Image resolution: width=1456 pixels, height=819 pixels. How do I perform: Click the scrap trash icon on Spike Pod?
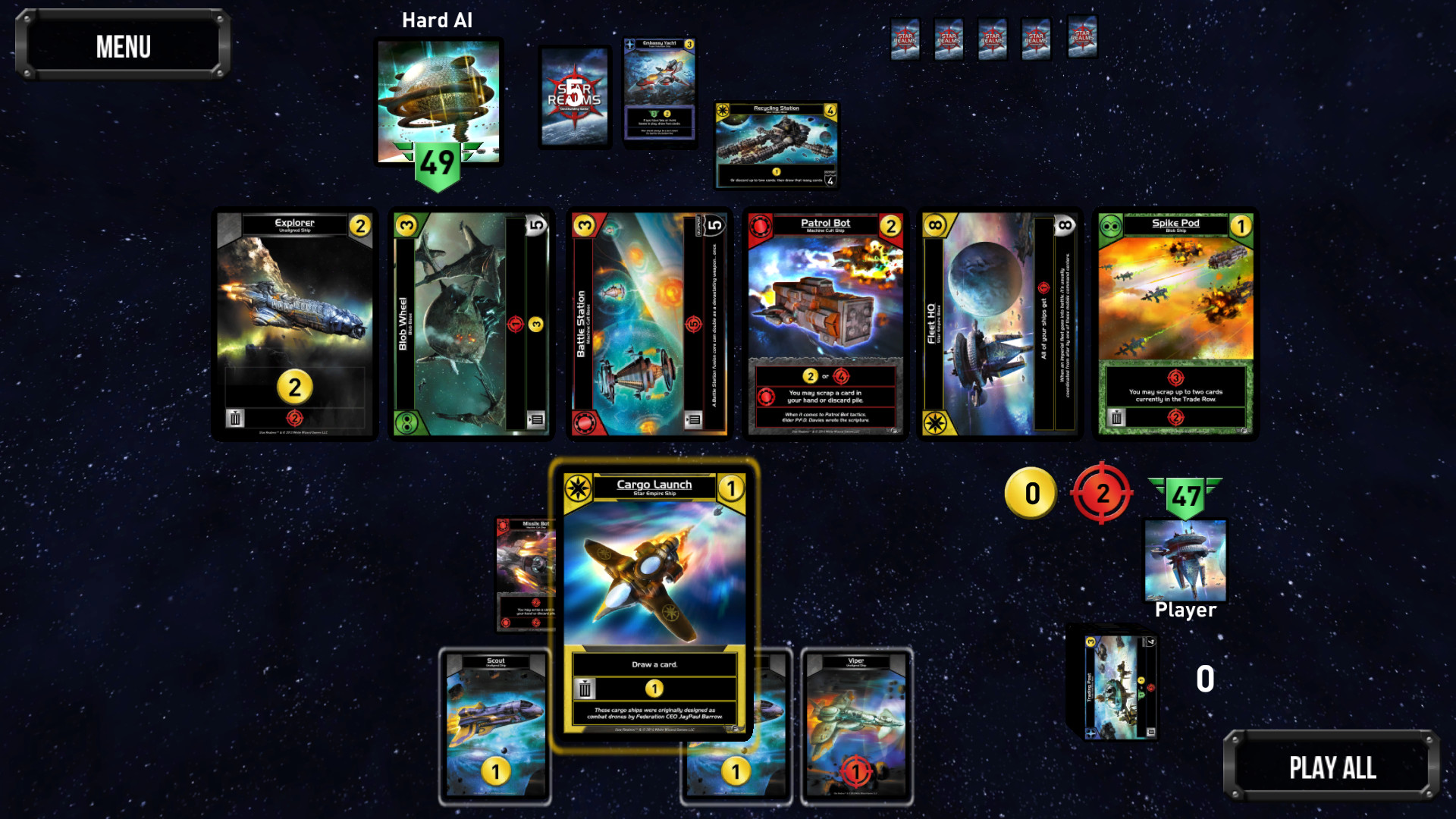(x=1115, y=416)
